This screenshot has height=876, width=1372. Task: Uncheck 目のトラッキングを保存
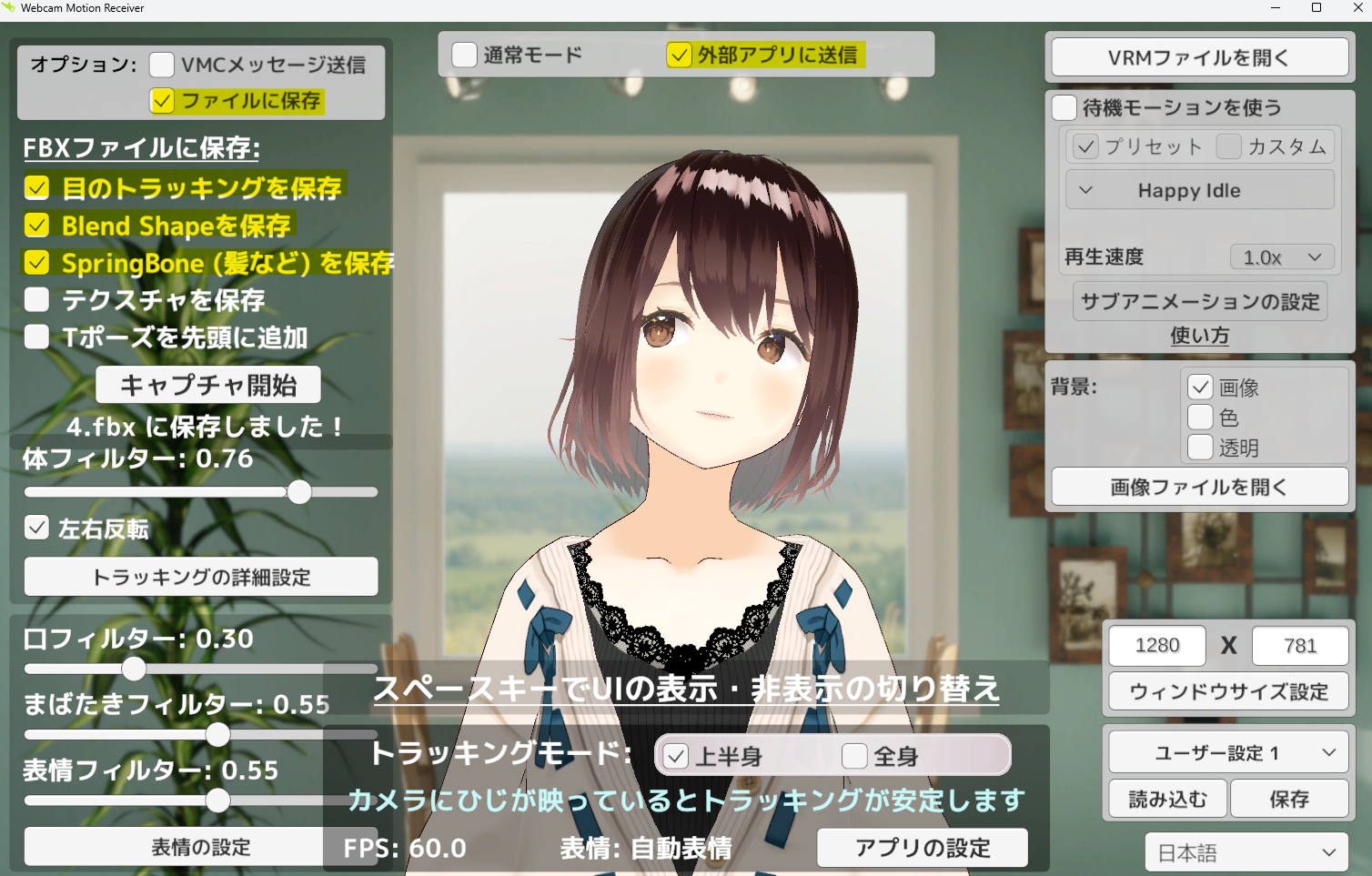pos(36,188)
